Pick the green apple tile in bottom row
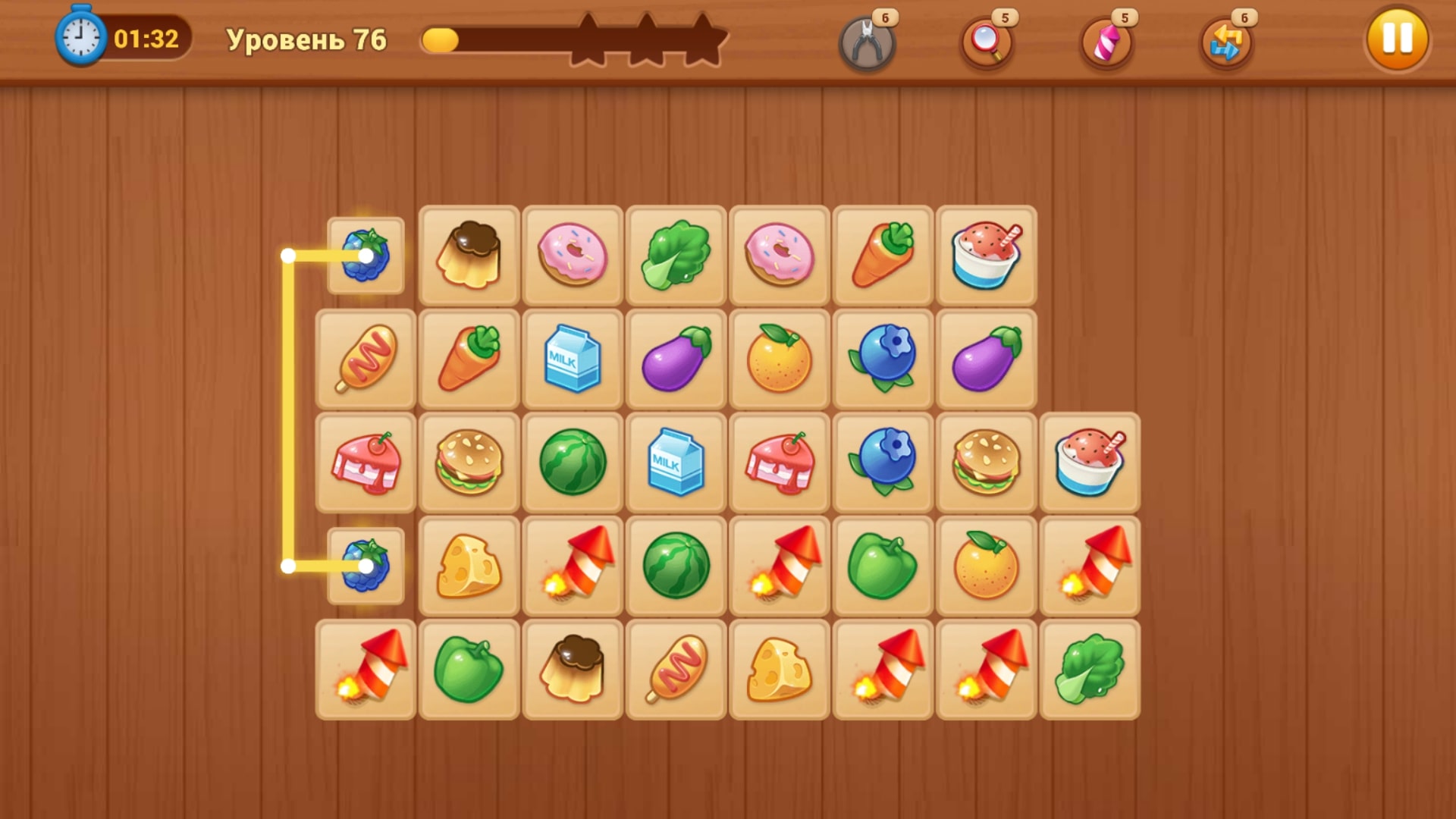Viewport: 1456px width, 819px height. click(469, 669)
